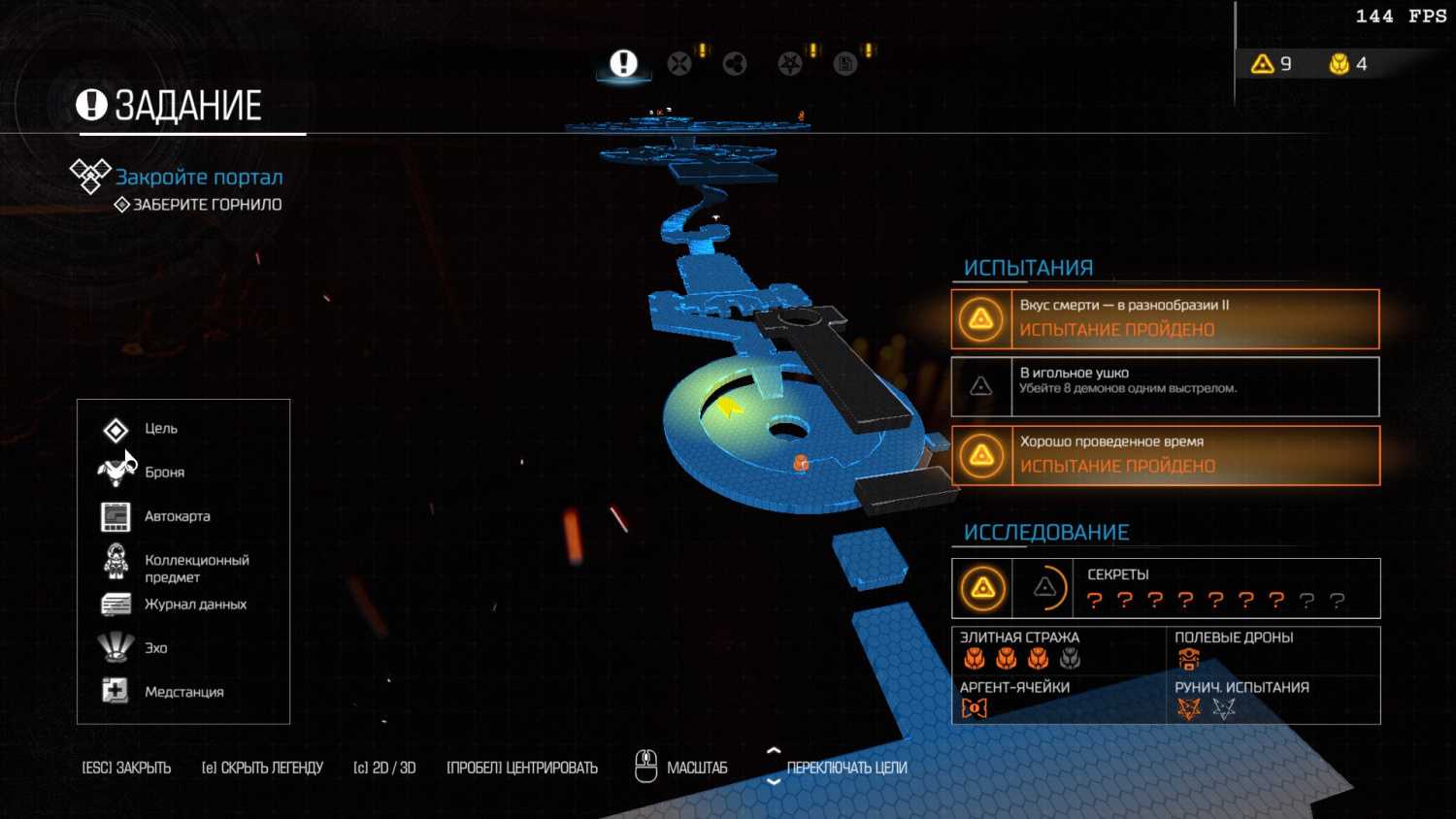Click the 'ЭЛИТНАЯ СТРАЖА' collectibles panel
This screenshot has height=819, width=1456.
point(1058,650)
